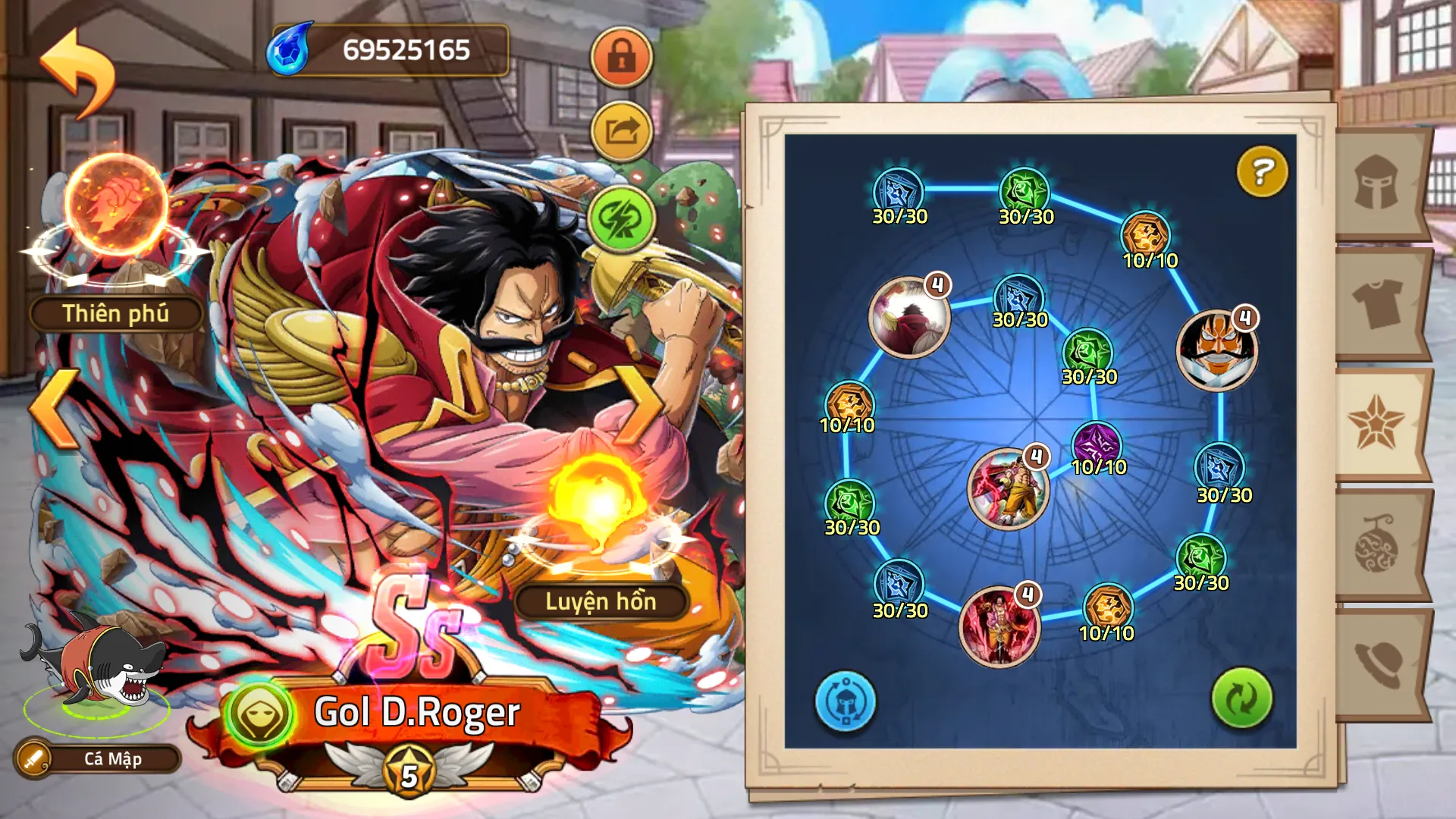Show the previous hero with left arrow
This screenshot has width=1456, height=819.
point(55,408)
